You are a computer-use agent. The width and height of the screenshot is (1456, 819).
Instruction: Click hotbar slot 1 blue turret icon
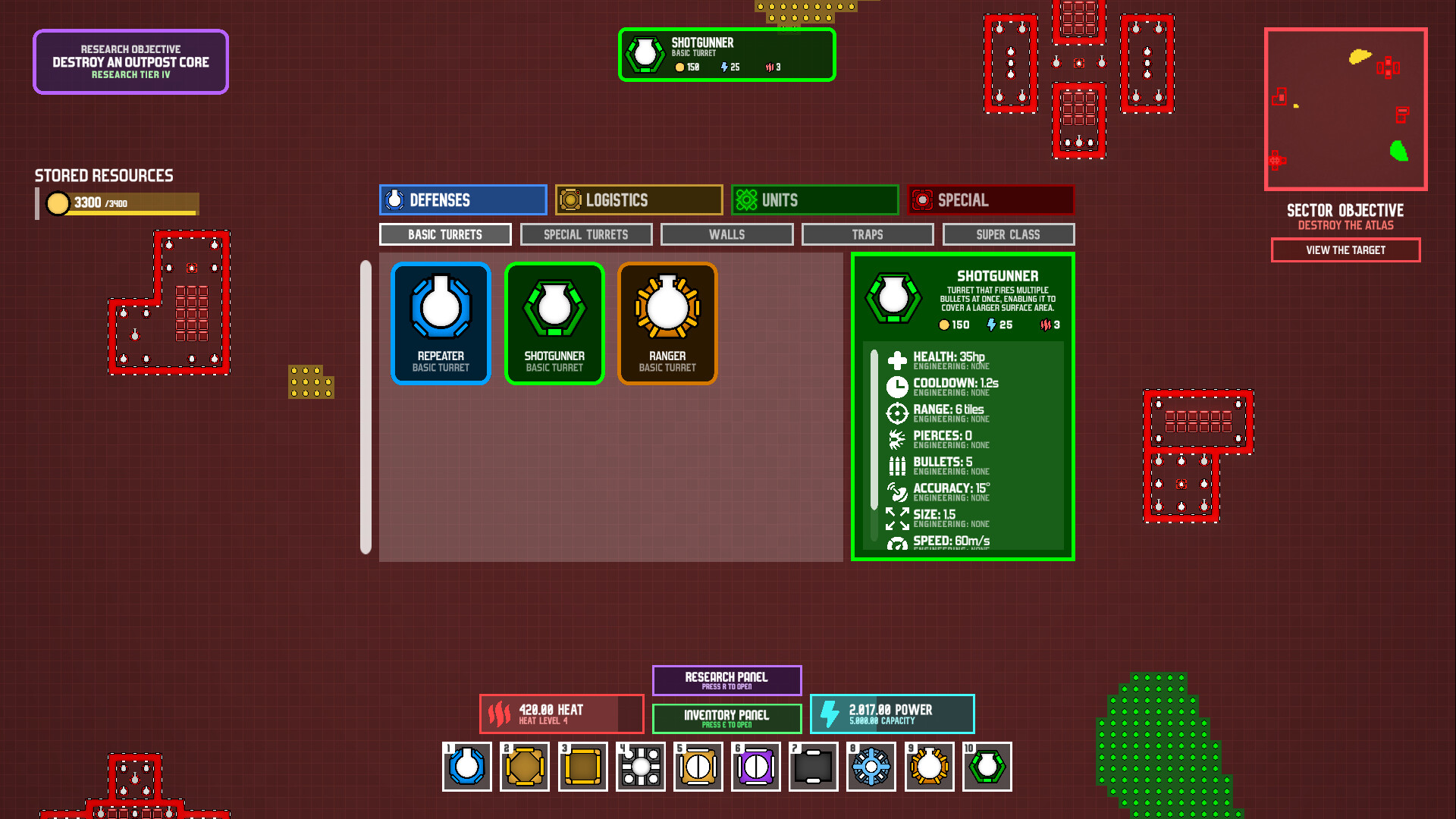click(x=466, y=767)
